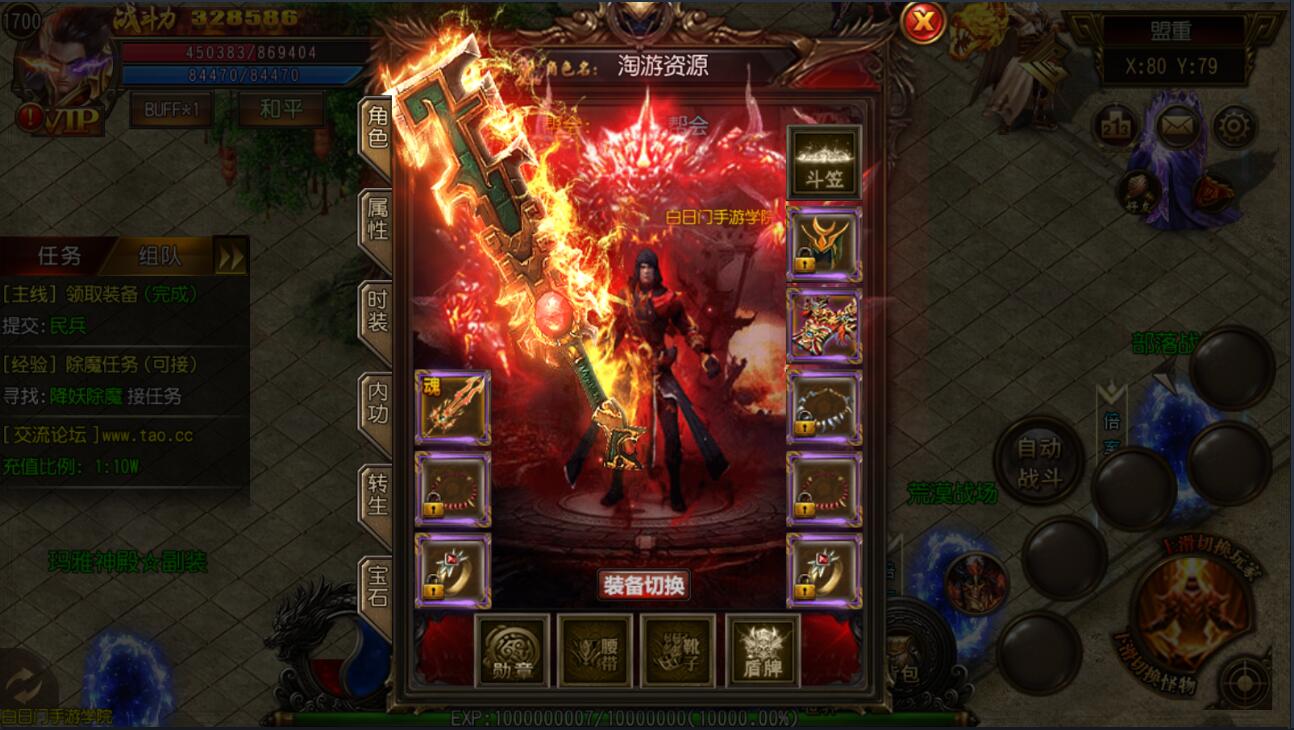
Task: Open the 时装 fashion tab
Action: (376, 310)
